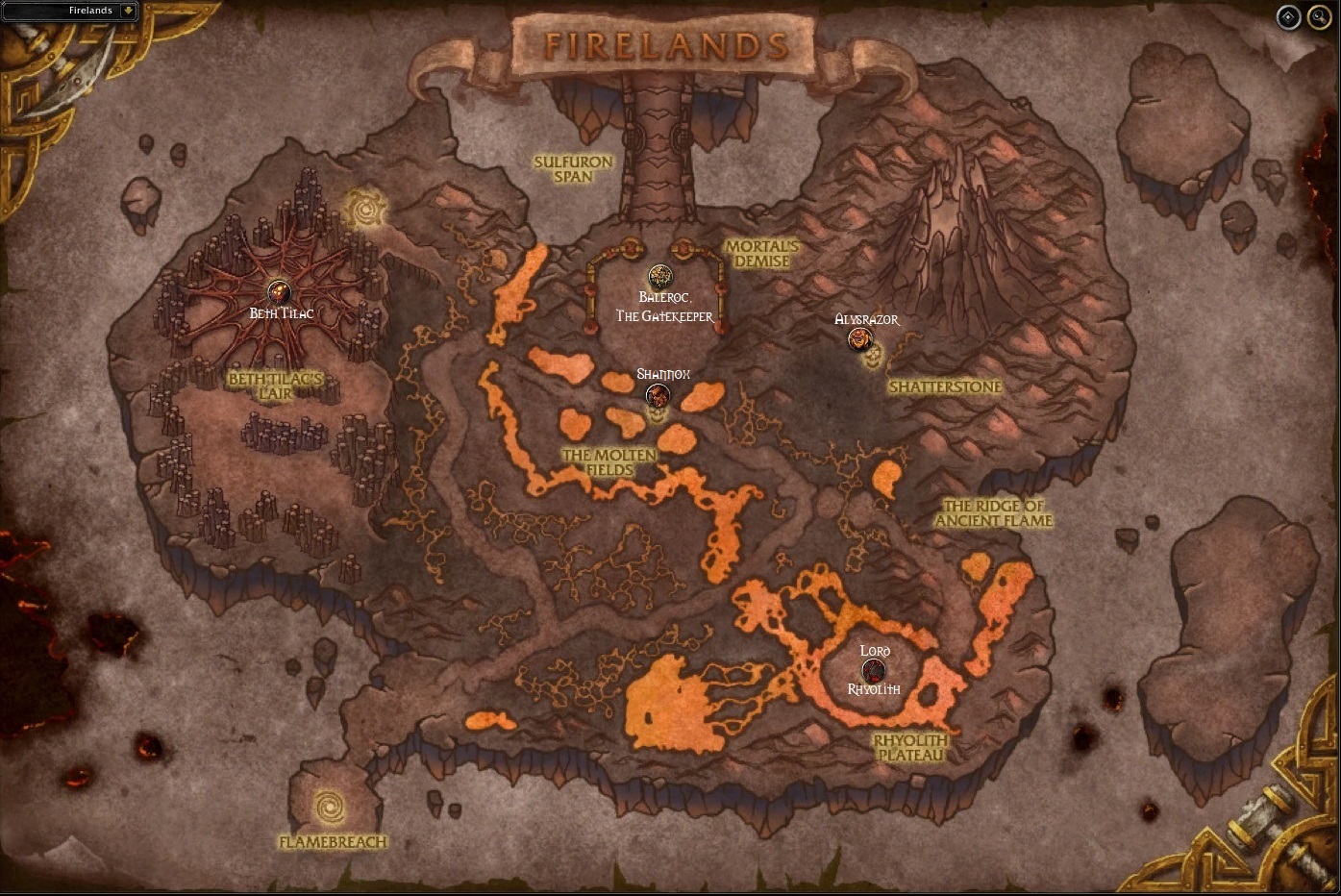Select the Baleroc, the Gatekeeper boss marker
Screen dimensions: 1341x896
[x=659, y=278]
